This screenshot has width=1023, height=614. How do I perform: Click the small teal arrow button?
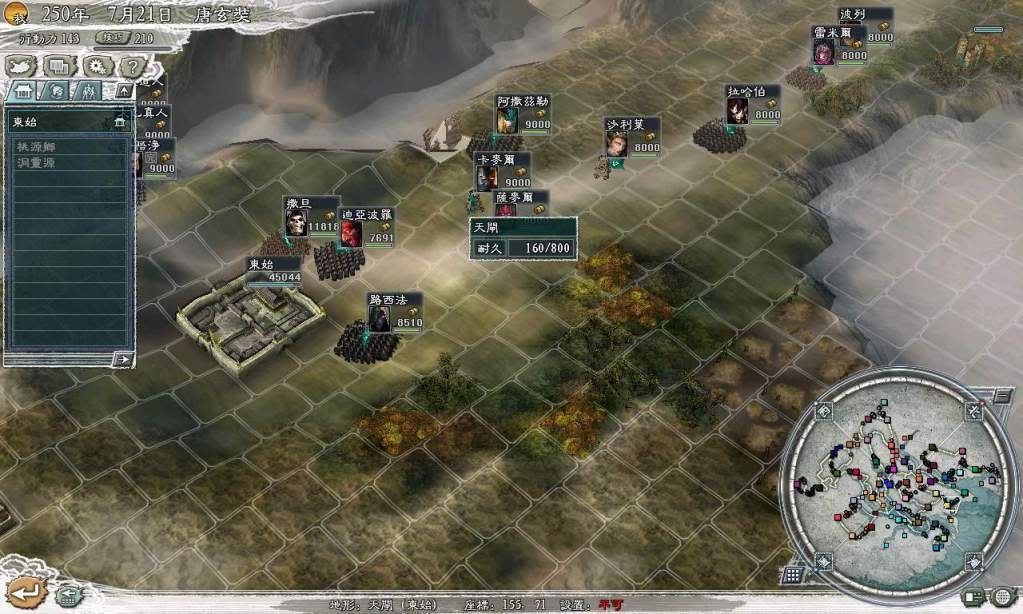pyautogui.click(x=68, y=597)
